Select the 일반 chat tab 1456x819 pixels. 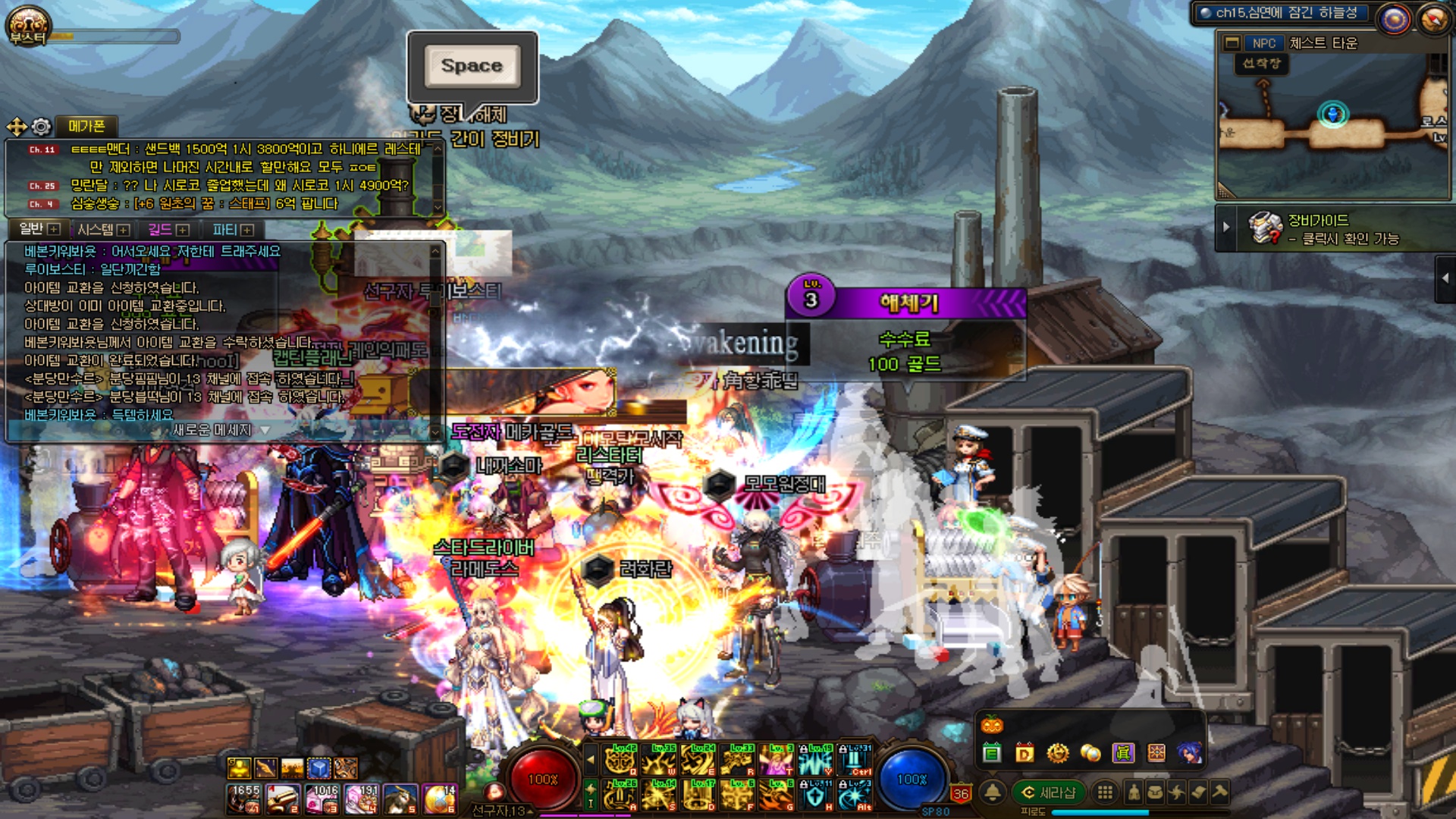[x=38, y=229]
